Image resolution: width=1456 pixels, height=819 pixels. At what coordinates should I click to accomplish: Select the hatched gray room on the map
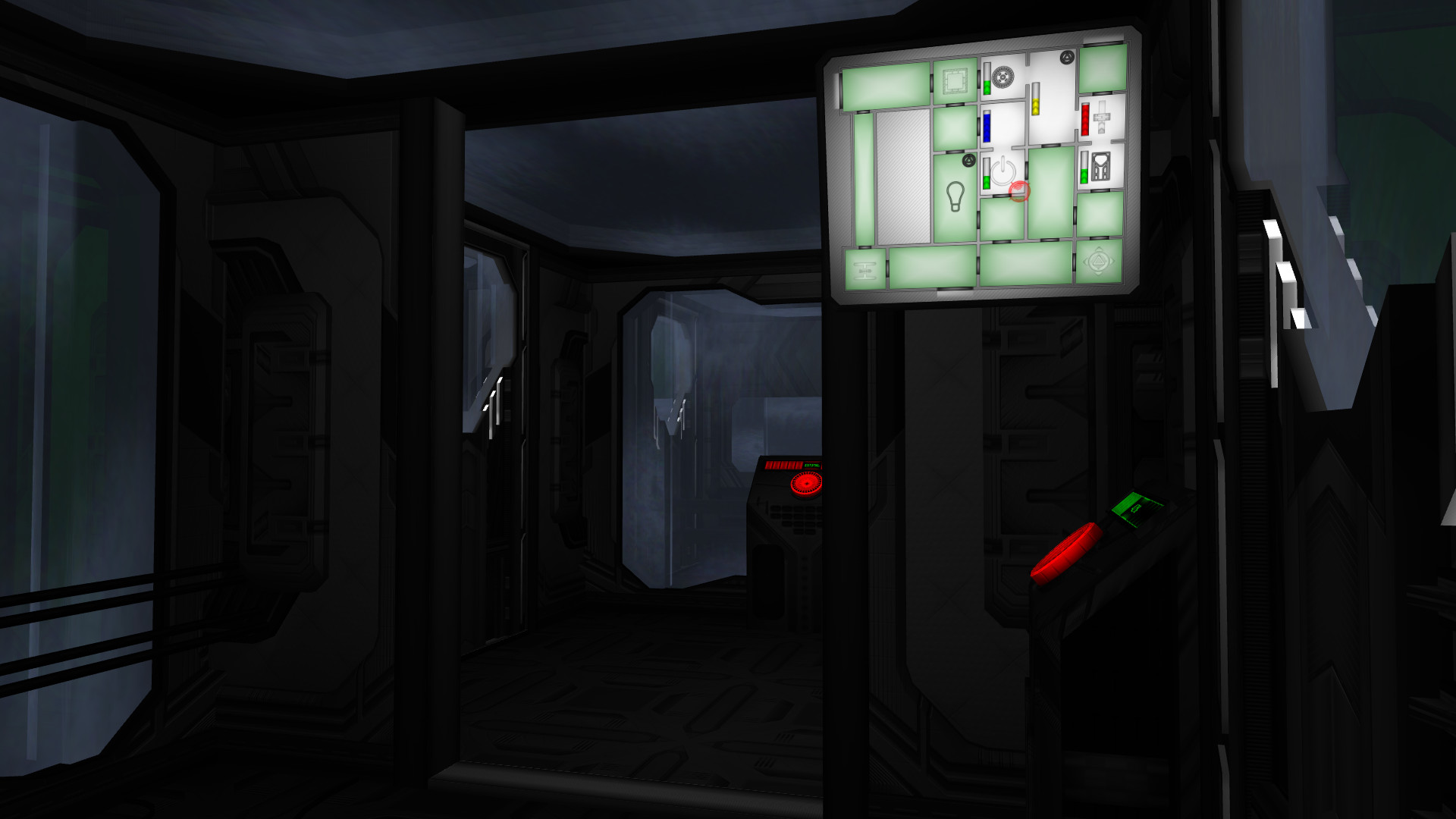903,177
